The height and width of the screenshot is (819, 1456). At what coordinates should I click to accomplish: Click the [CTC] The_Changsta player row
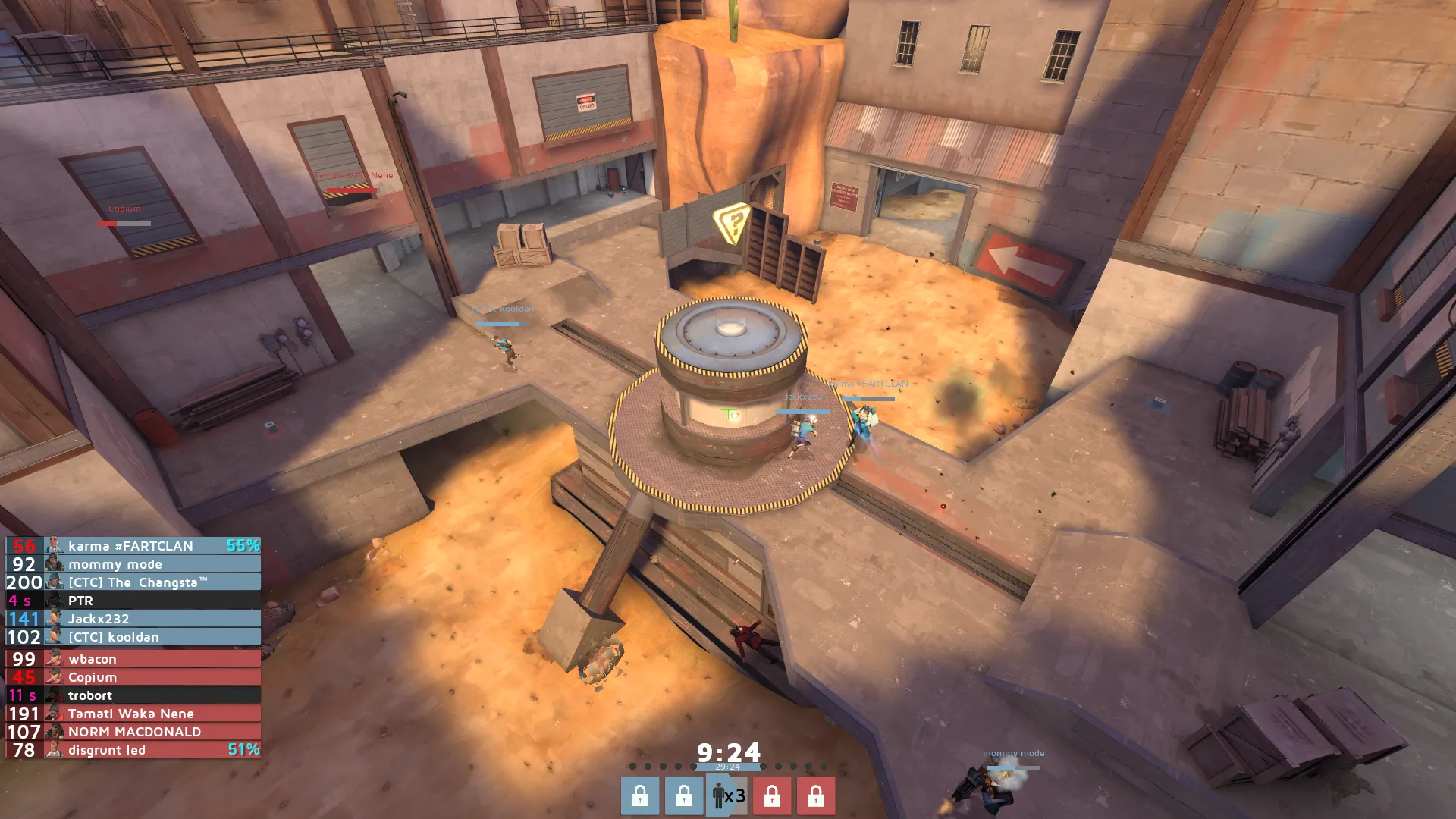pos(133,582)
